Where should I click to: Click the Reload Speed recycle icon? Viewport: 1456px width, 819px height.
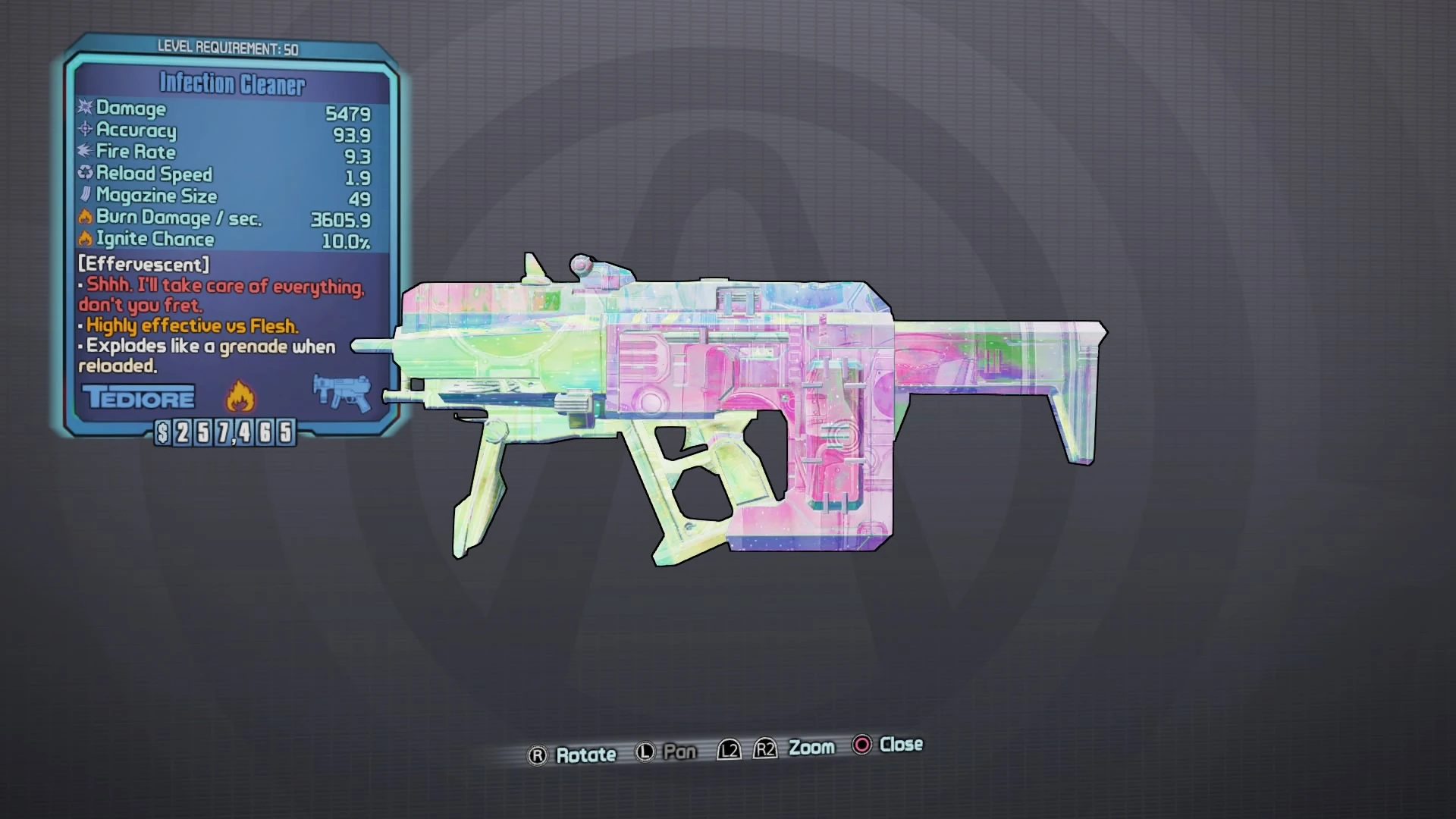click(83, 174)
